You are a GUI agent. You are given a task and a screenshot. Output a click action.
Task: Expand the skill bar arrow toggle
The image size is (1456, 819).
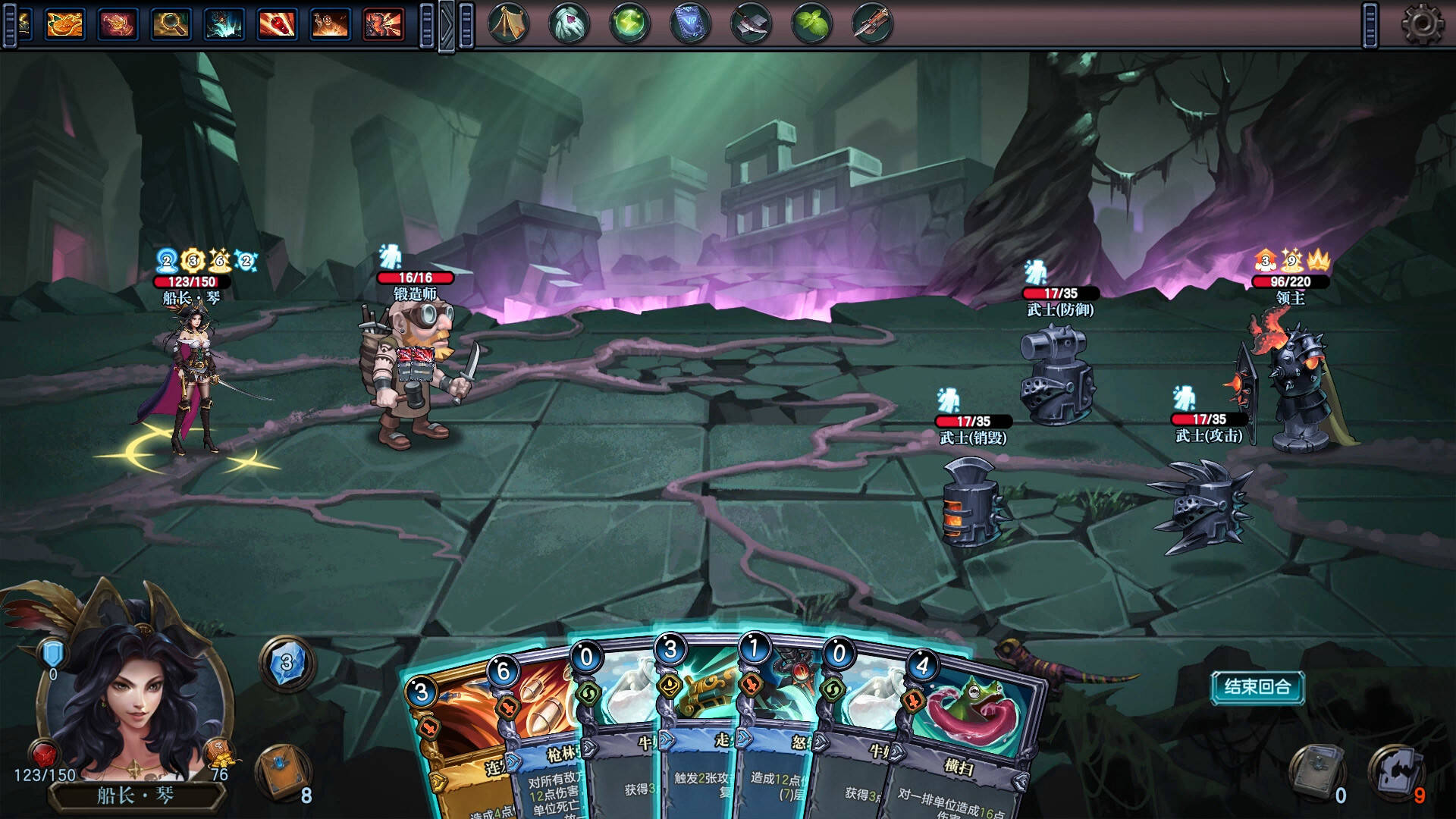pos(447,26)
